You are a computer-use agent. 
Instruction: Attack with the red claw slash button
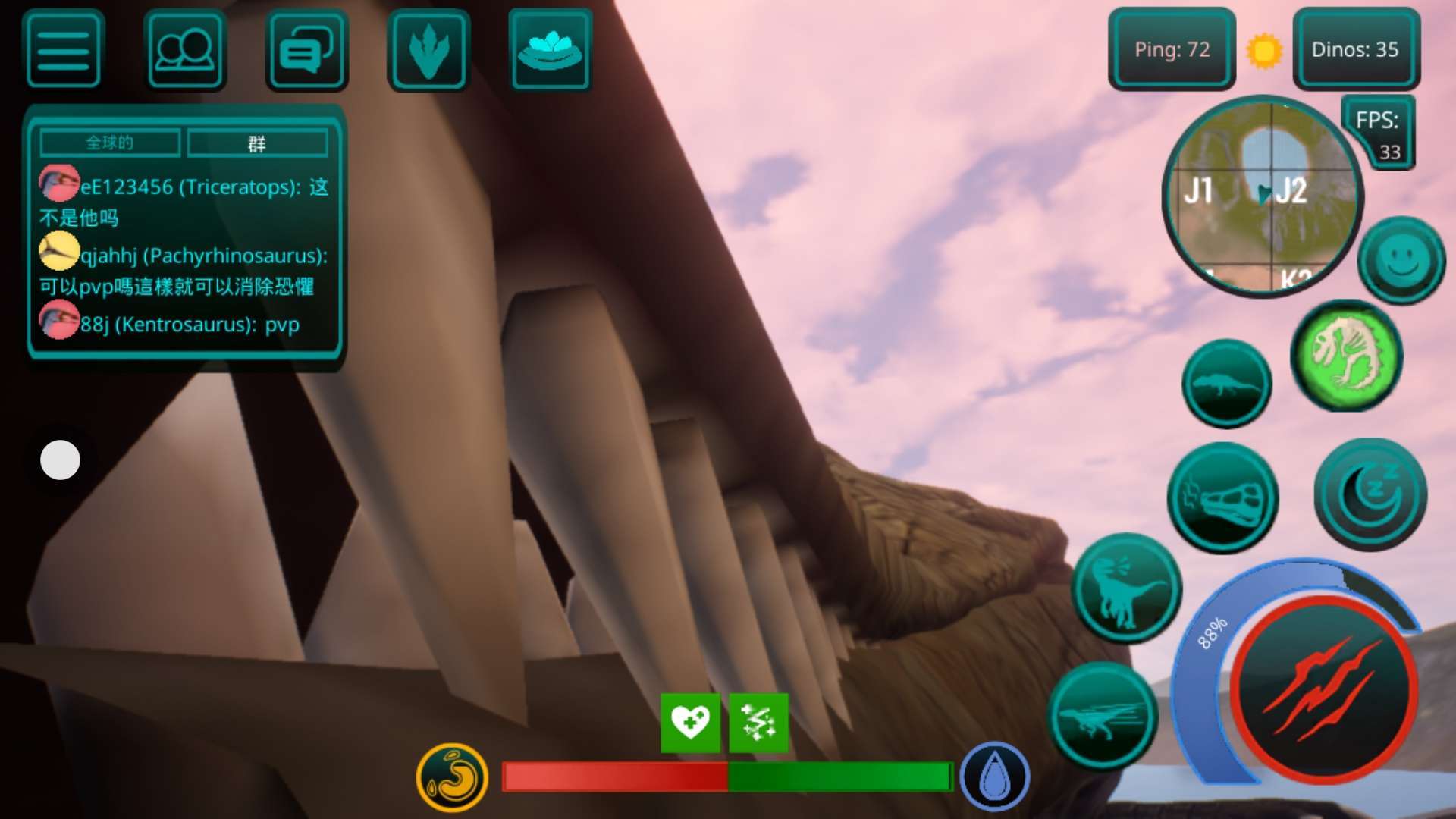click(x=1324, y=689)
